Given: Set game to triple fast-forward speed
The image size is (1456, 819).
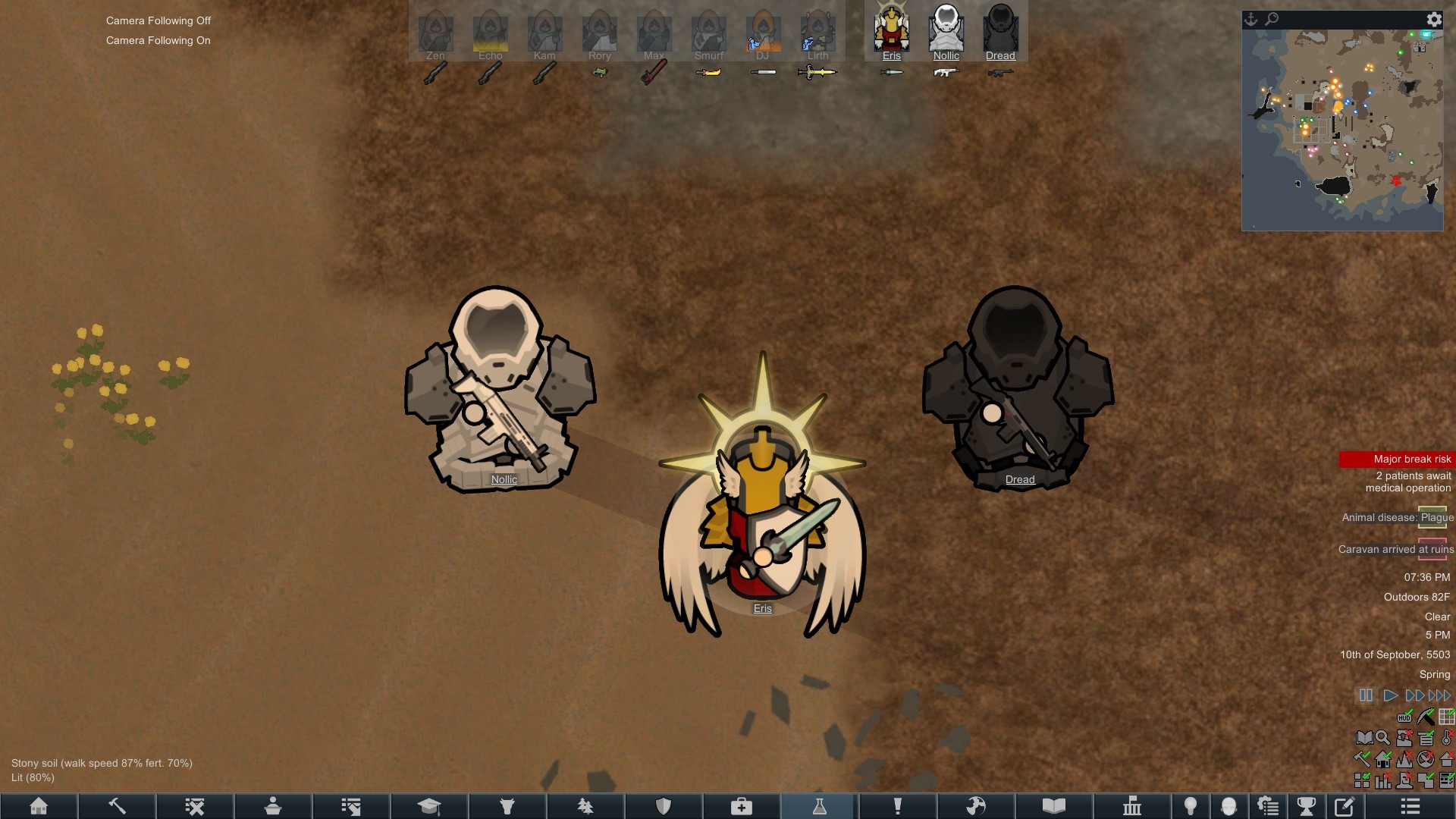Looking at the screenshot, I should point(1439,695).
